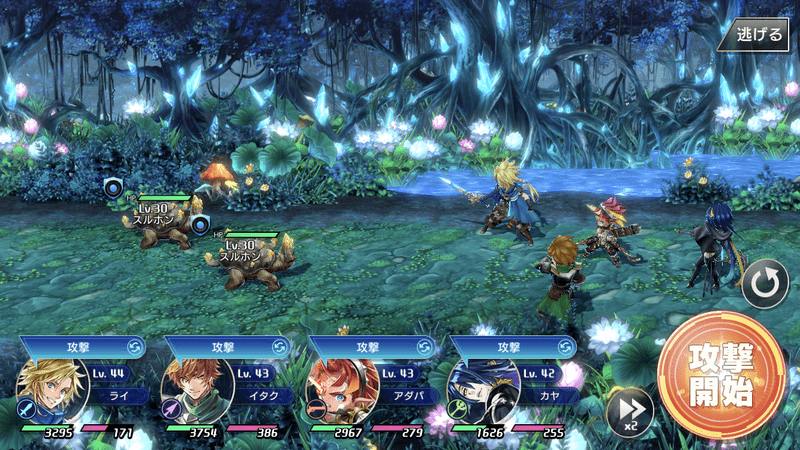Click the circular arrow reset button
Image resolution: width=800 pixels, height=450 pixels.
pos(765,286)
